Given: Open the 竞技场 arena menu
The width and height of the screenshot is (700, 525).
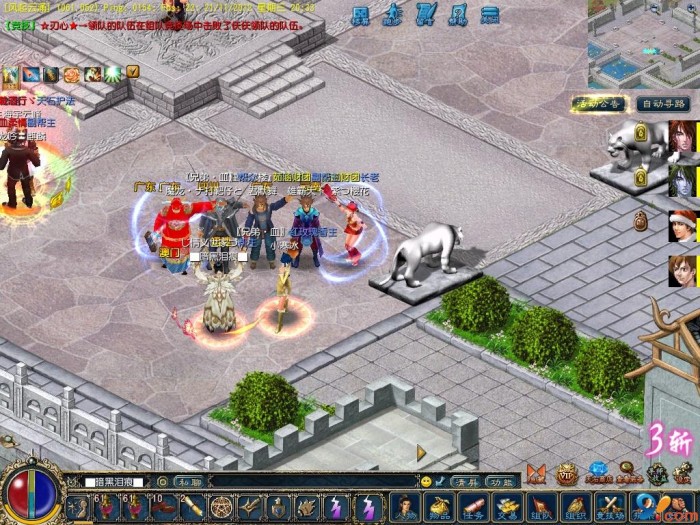Looking at the screenshot, I should [x=609, y=507].
